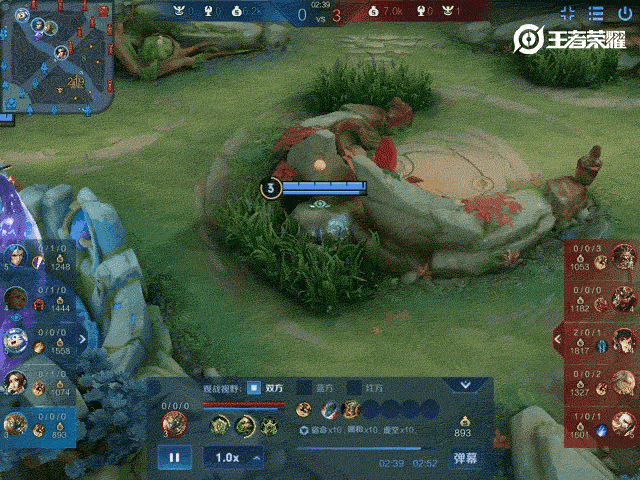
Task: Select the red team player with 1817 gold
Action: point(624,341)
